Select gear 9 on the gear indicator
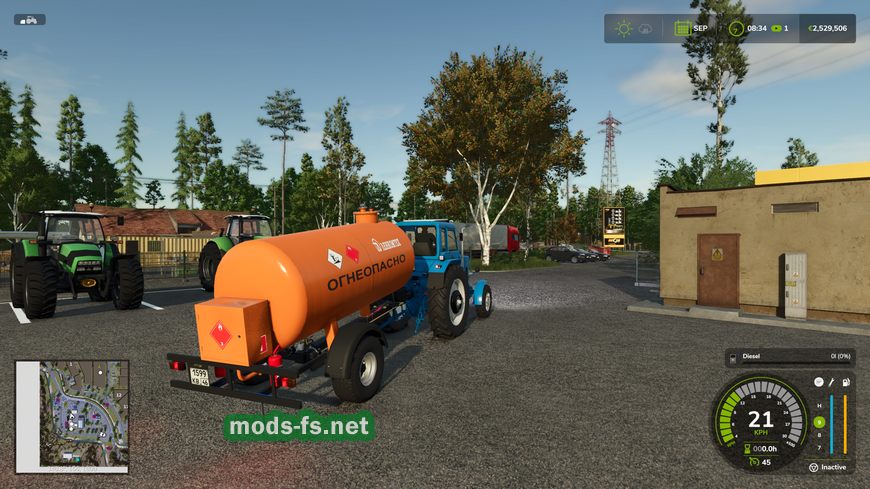870x489 pixels. click(x=819, y=422)
